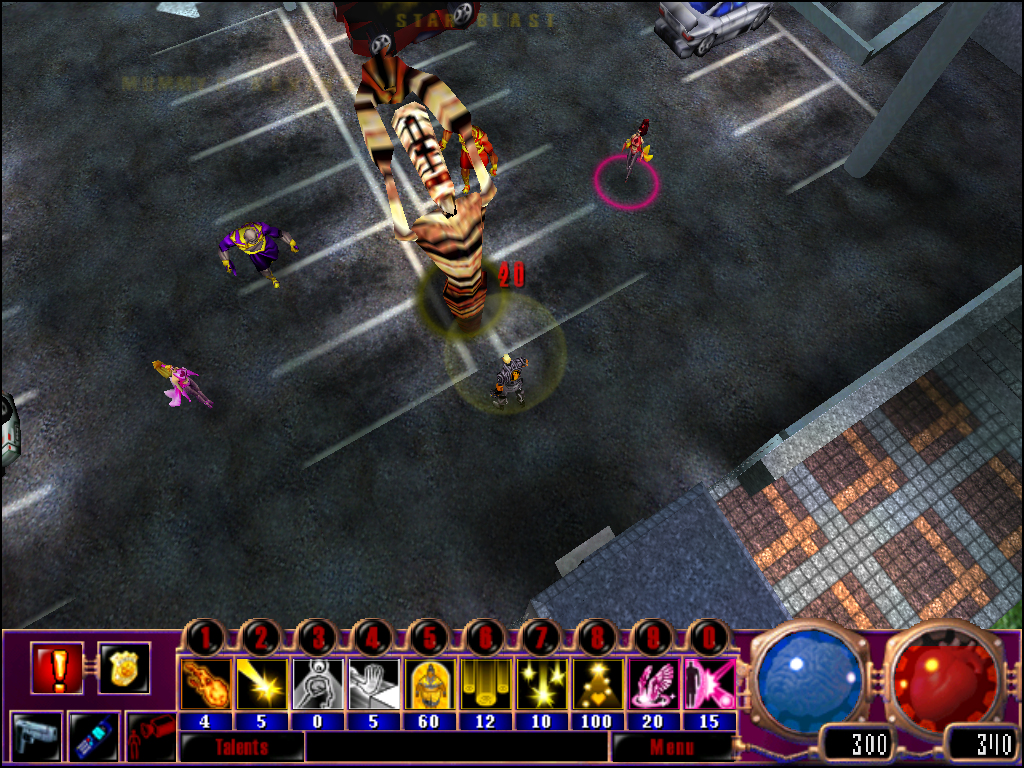Viewport: 1024px width, 768px height.
Task: Select the golden pyramid heart power
Action: pyautogui.click(x=597, y=684)
